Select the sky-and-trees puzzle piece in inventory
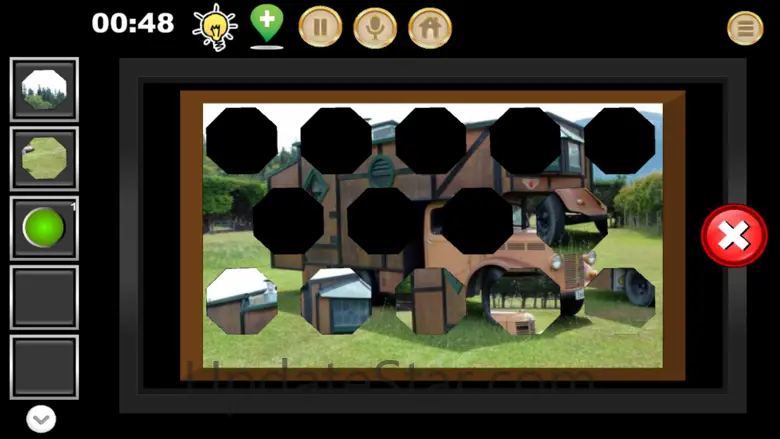Image resolution: width=780 pixels, height=439 pixels. pos(44,89)
